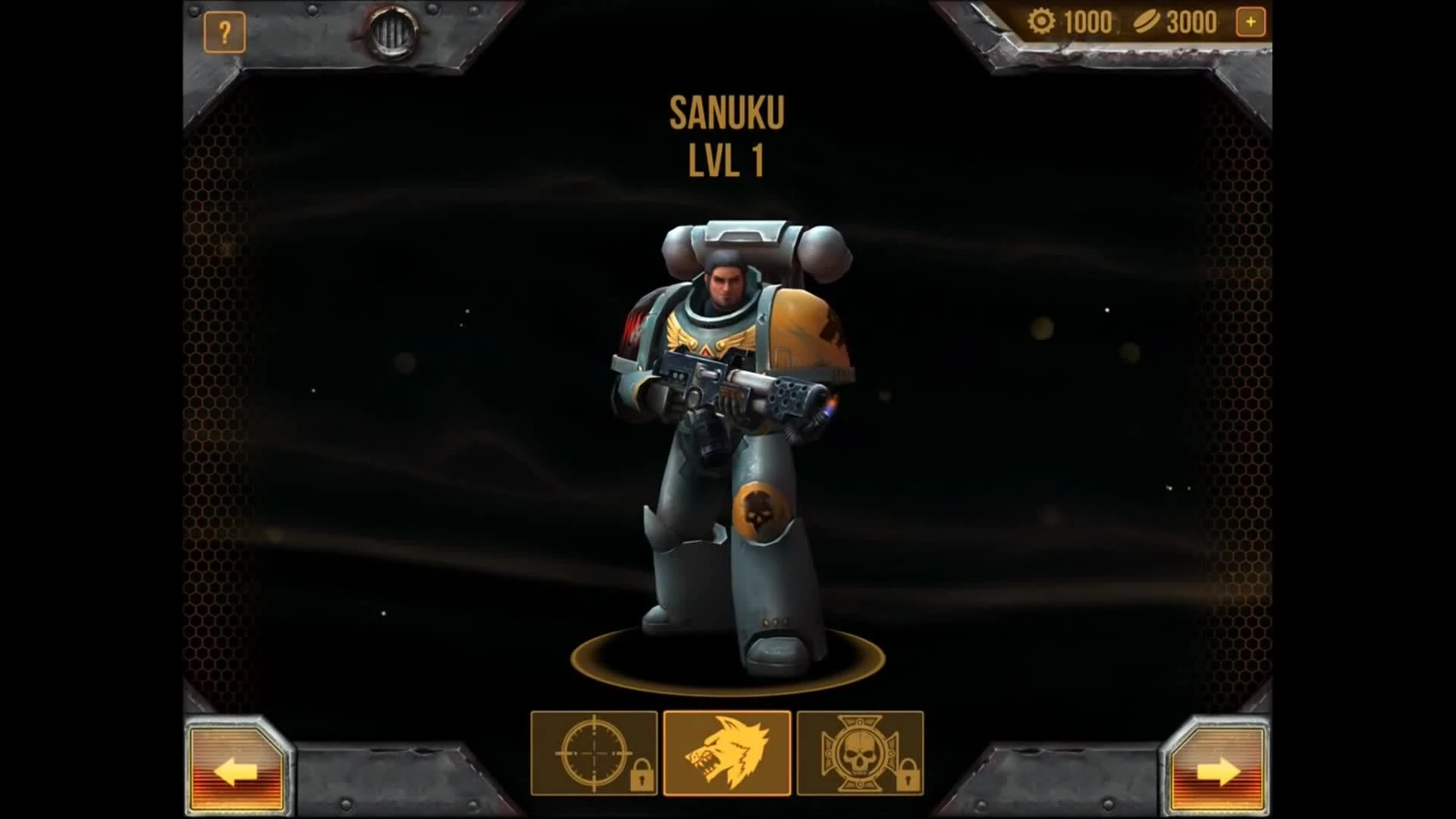Open the help question mark button
The image size is (1456, 819).
pyautogui.click(x=224, y=30)
